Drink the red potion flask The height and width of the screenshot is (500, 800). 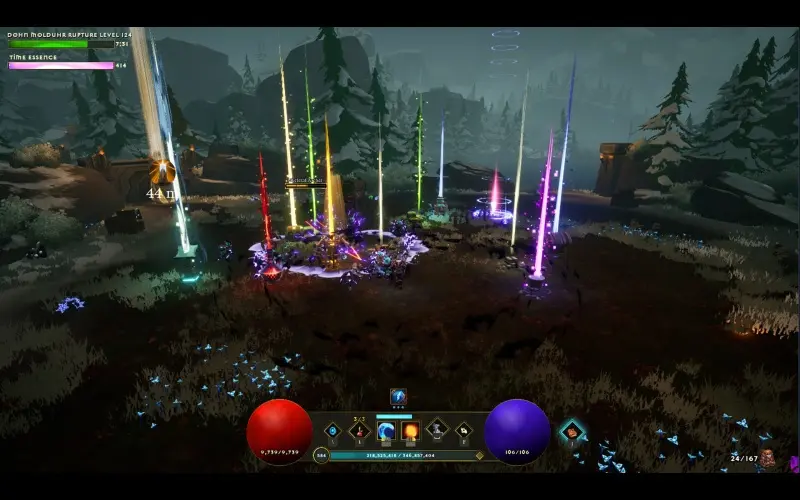point(359,431)
